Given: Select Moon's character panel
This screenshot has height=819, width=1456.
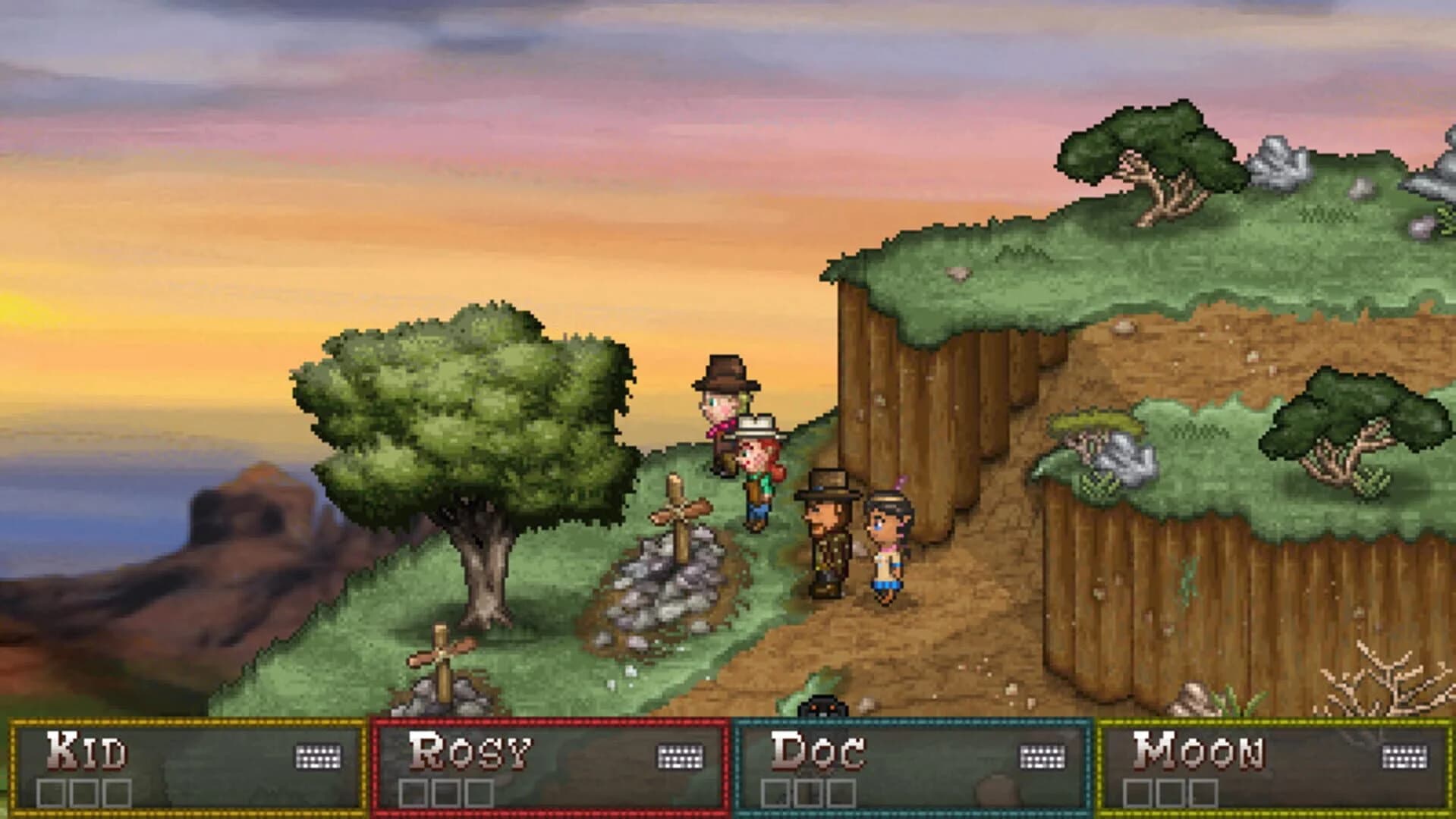Looking at the screenshot, I should [1275, 766].
